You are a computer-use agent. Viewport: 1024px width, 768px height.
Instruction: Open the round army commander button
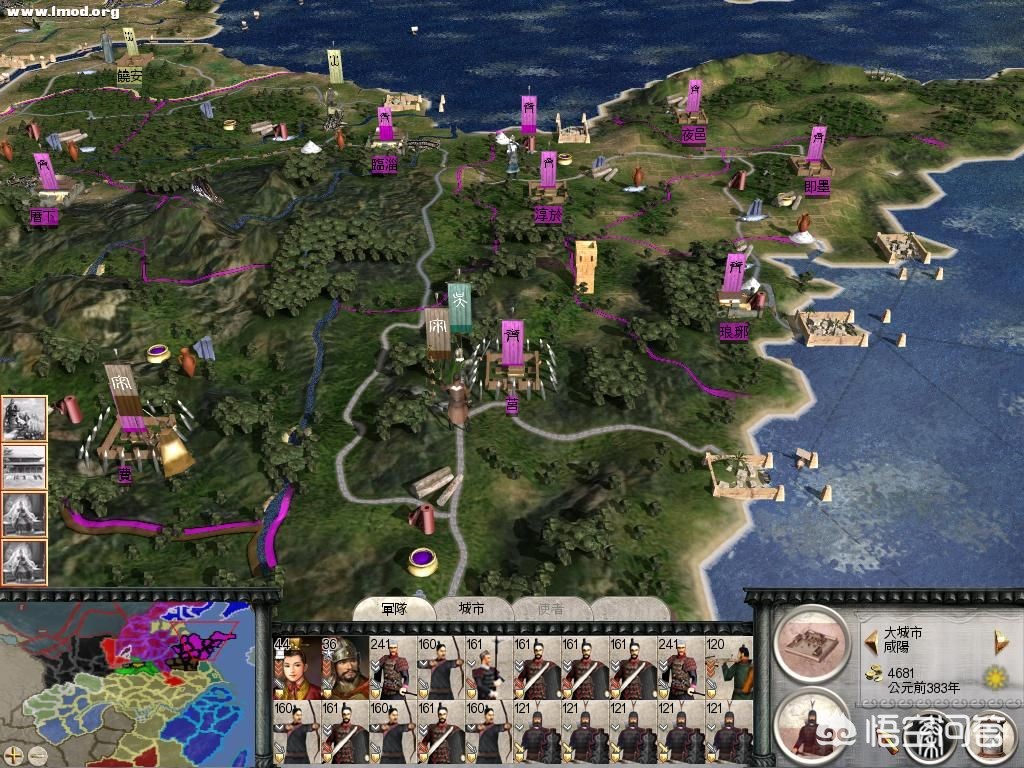click(x=809, y=724)
